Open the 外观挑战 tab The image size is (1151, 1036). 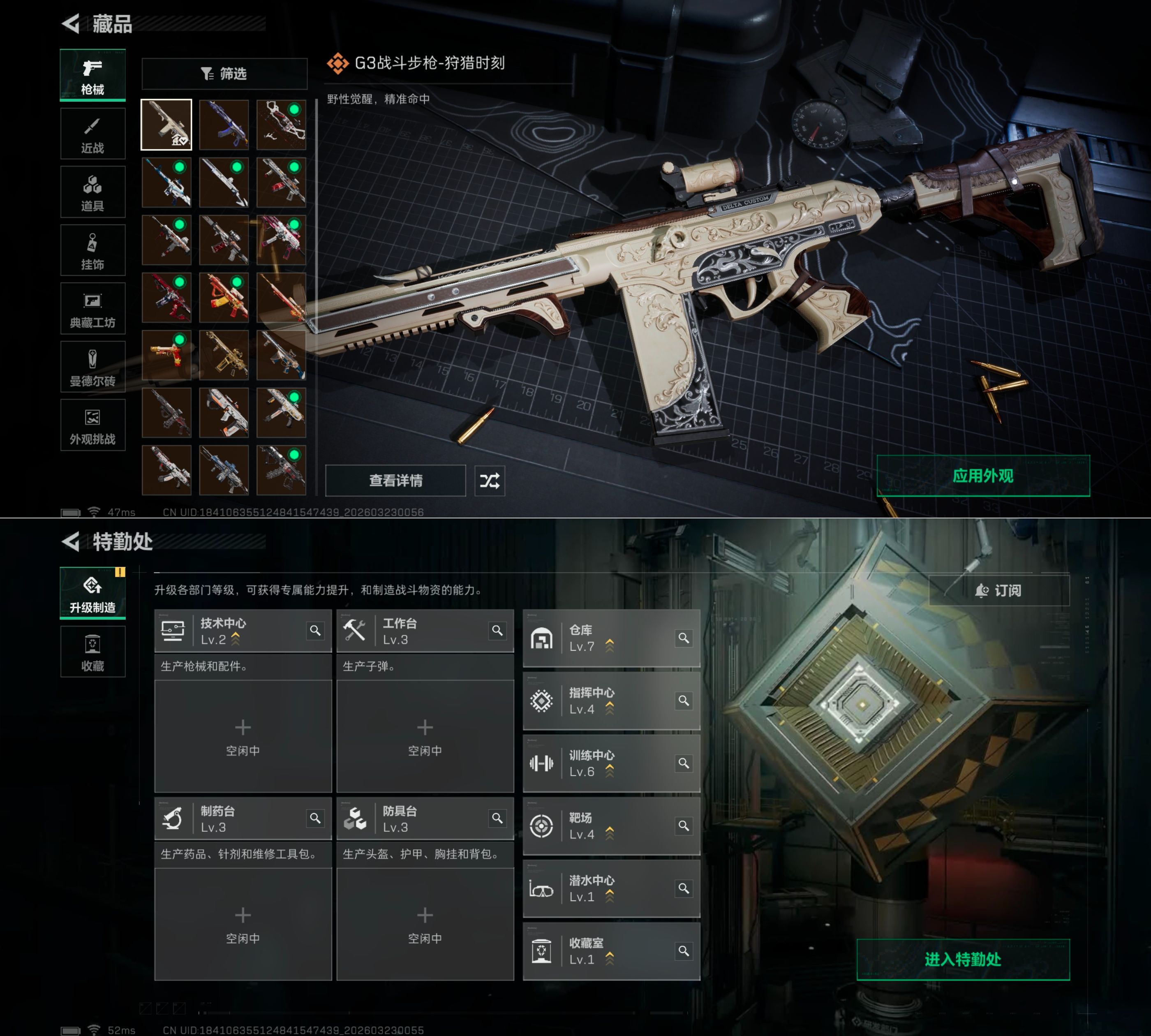coord(93,426)
